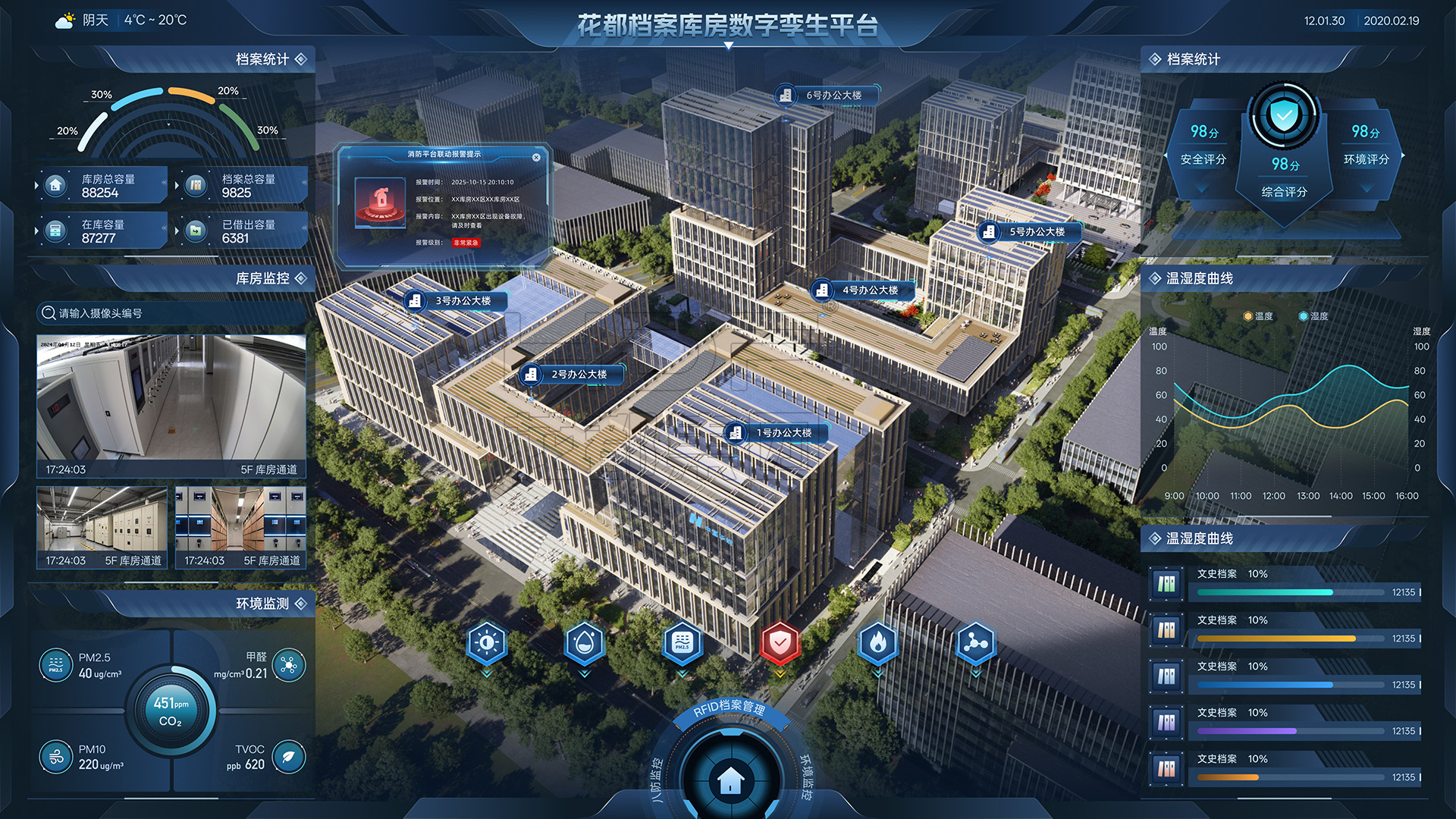Open the 库房总容量 stat card
This screenshot has height=819, width=1456.
click(102, 186)
